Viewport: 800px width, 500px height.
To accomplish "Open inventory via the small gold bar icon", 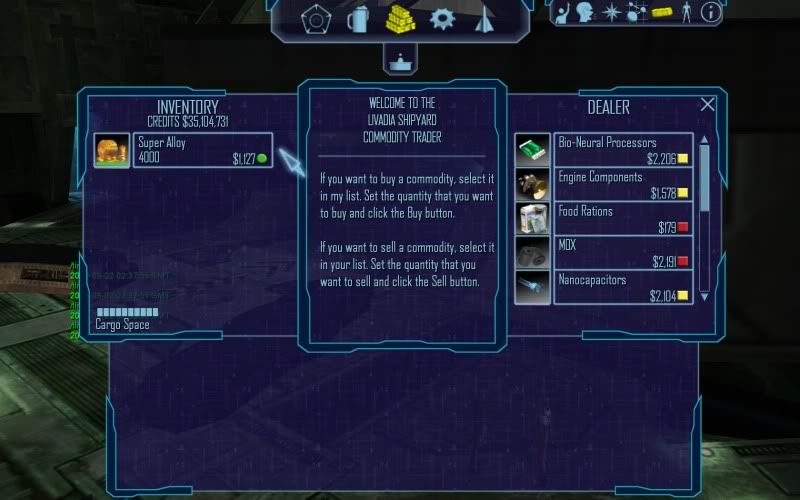I will tap(662, 12).
